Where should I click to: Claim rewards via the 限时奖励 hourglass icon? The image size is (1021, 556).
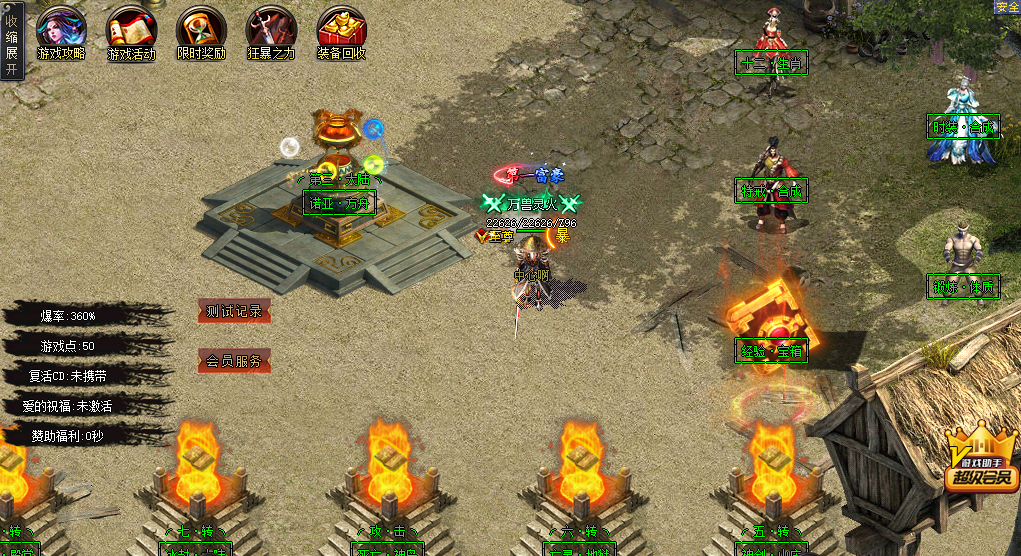click(x=201, y=32)
